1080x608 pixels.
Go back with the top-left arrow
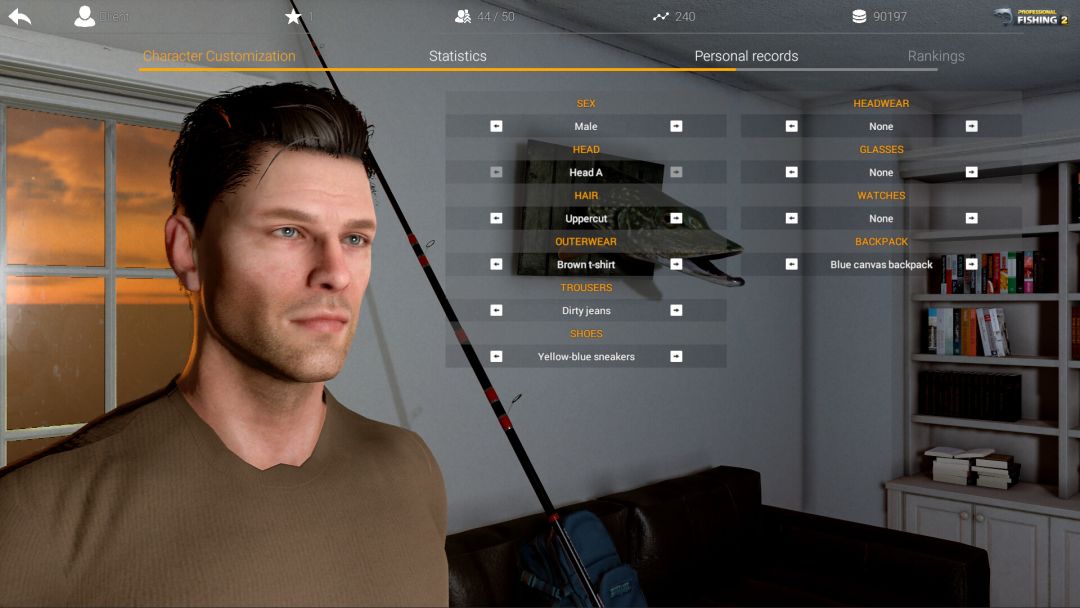coord(19,16)
